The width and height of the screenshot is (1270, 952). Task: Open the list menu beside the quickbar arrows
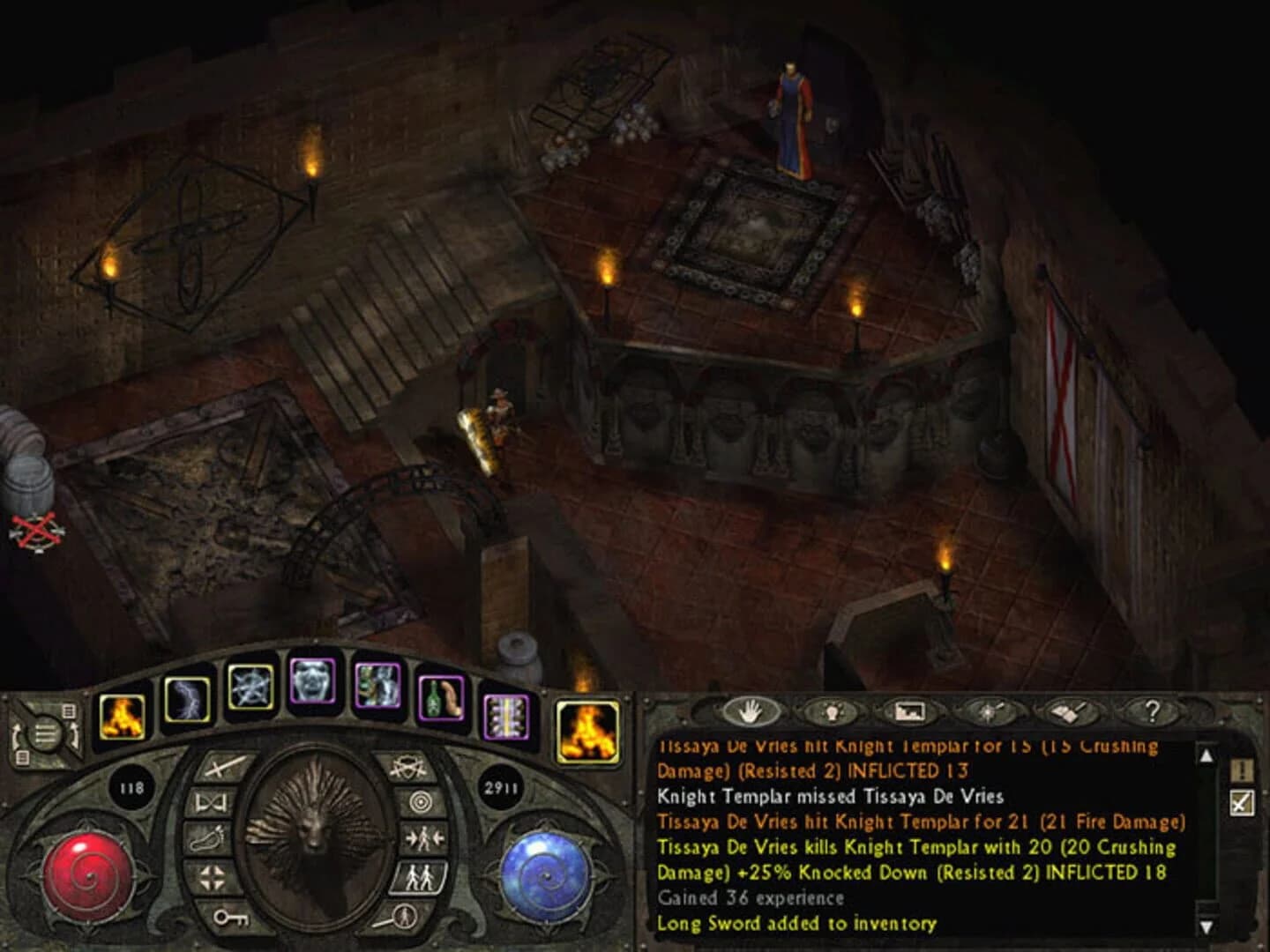coord(45,732)
